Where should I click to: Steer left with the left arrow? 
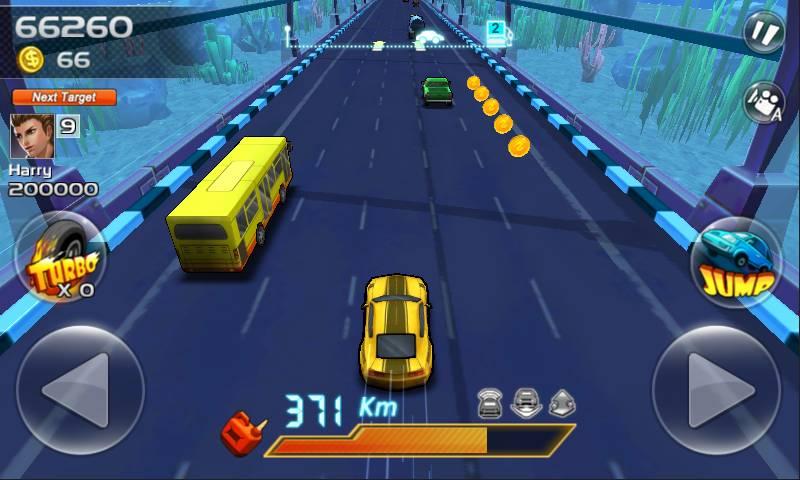click(x=80, y=390)
